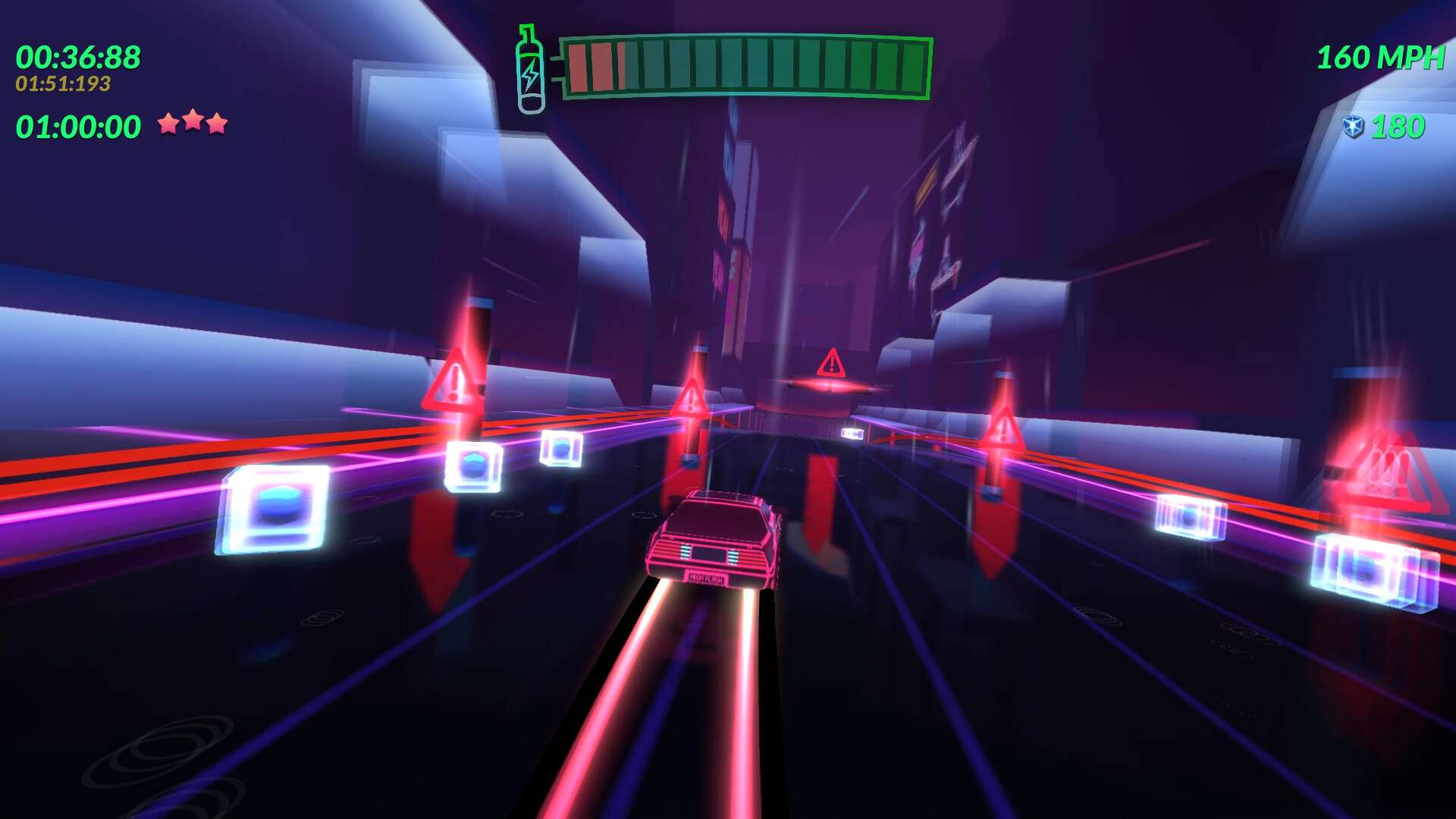Select the blue cube collectible icon
This screenshot has height=819, width=1456.
coord(1353,127)
